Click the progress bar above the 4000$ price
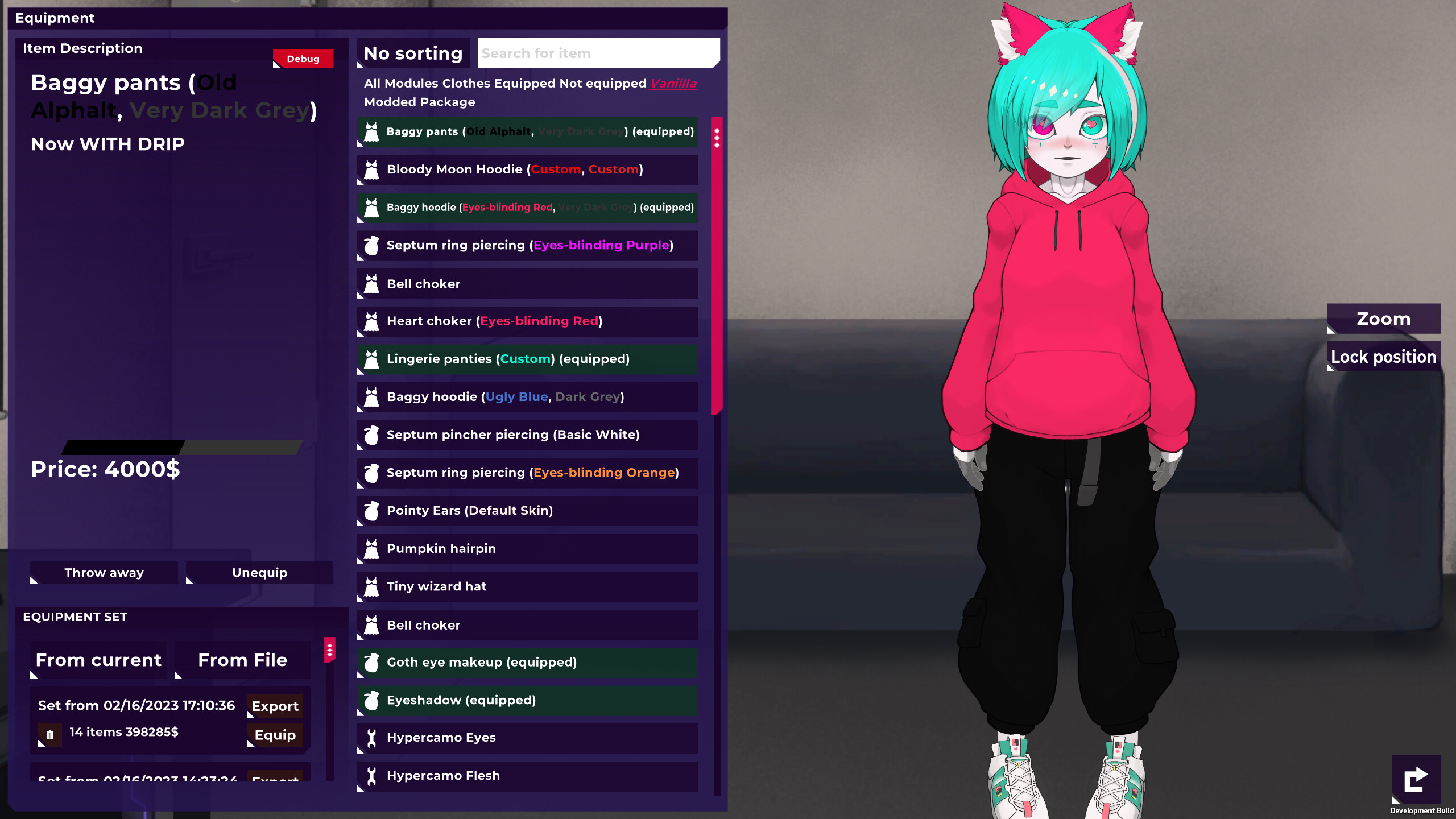This screenshot has height=819, width=1456. [182, 446]
